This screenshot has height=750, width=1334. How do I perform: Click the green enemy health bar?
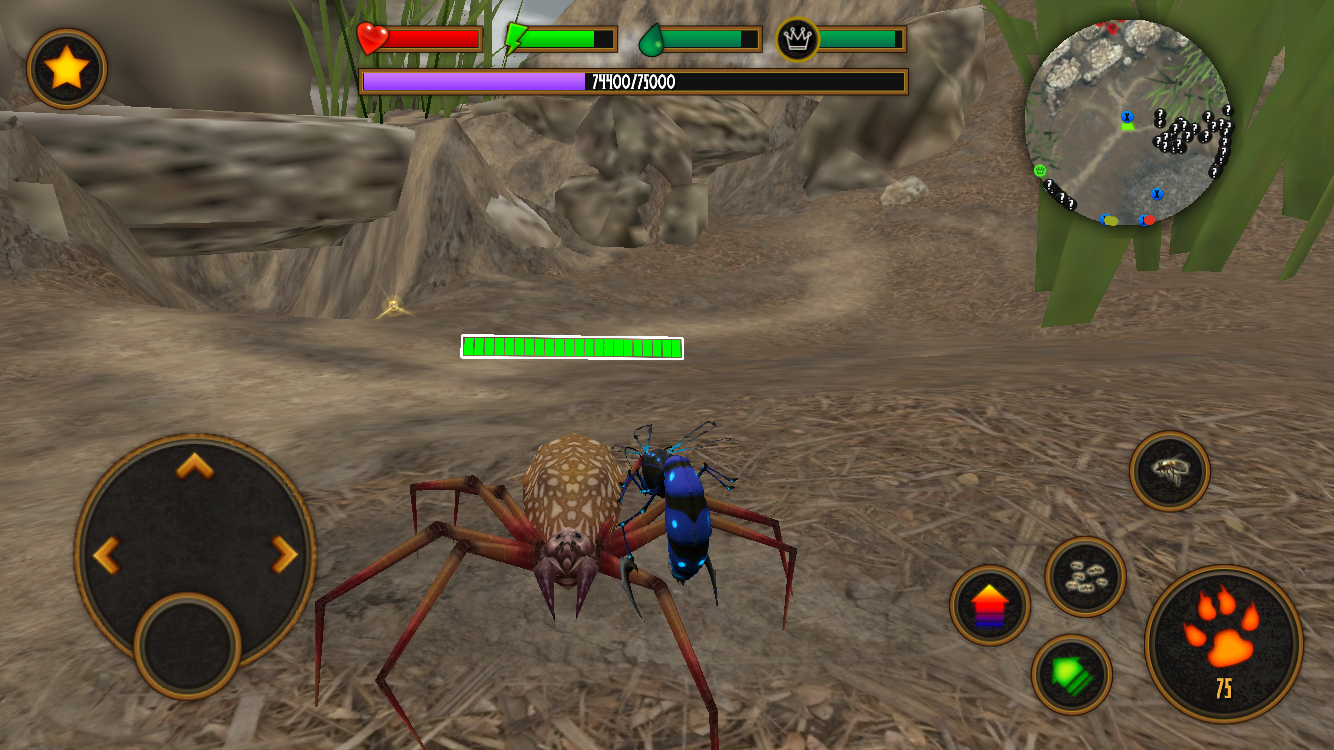(571, 348)
